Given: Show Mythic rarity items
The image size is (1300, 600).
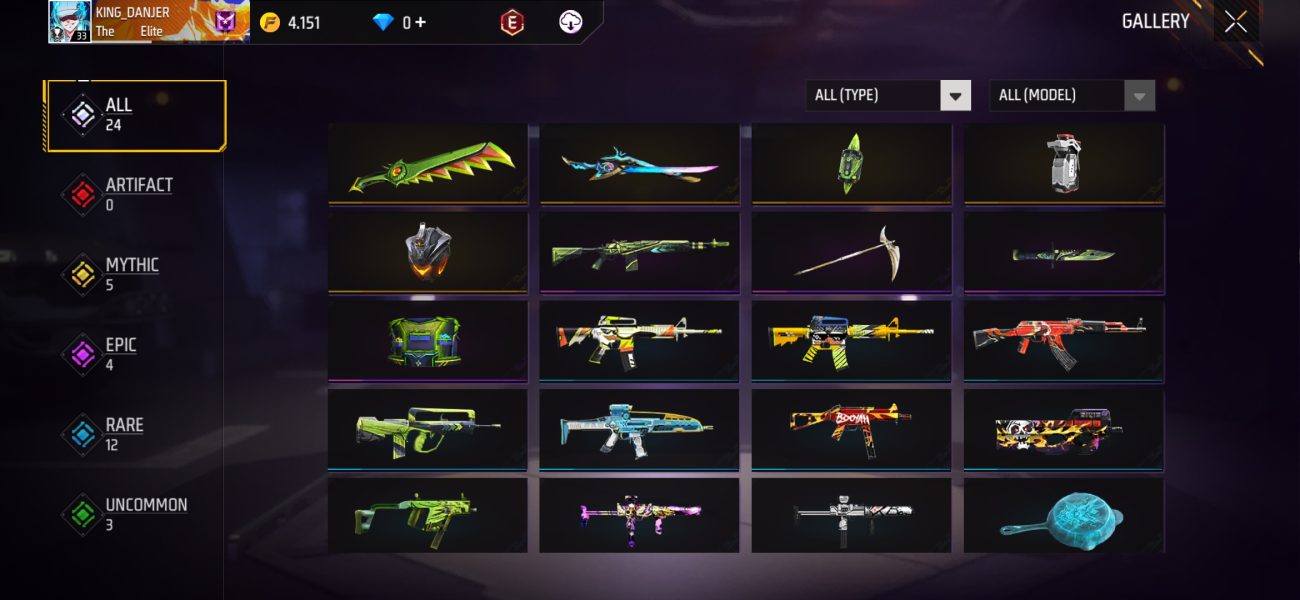Looking at the screenshot, I should click(x=135, y=274).
